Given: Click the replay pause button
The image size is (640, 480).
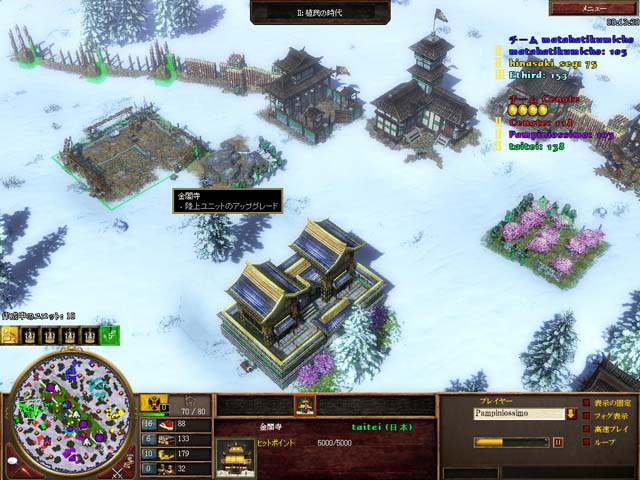Looking at the screenshot, I should [559, 442].
